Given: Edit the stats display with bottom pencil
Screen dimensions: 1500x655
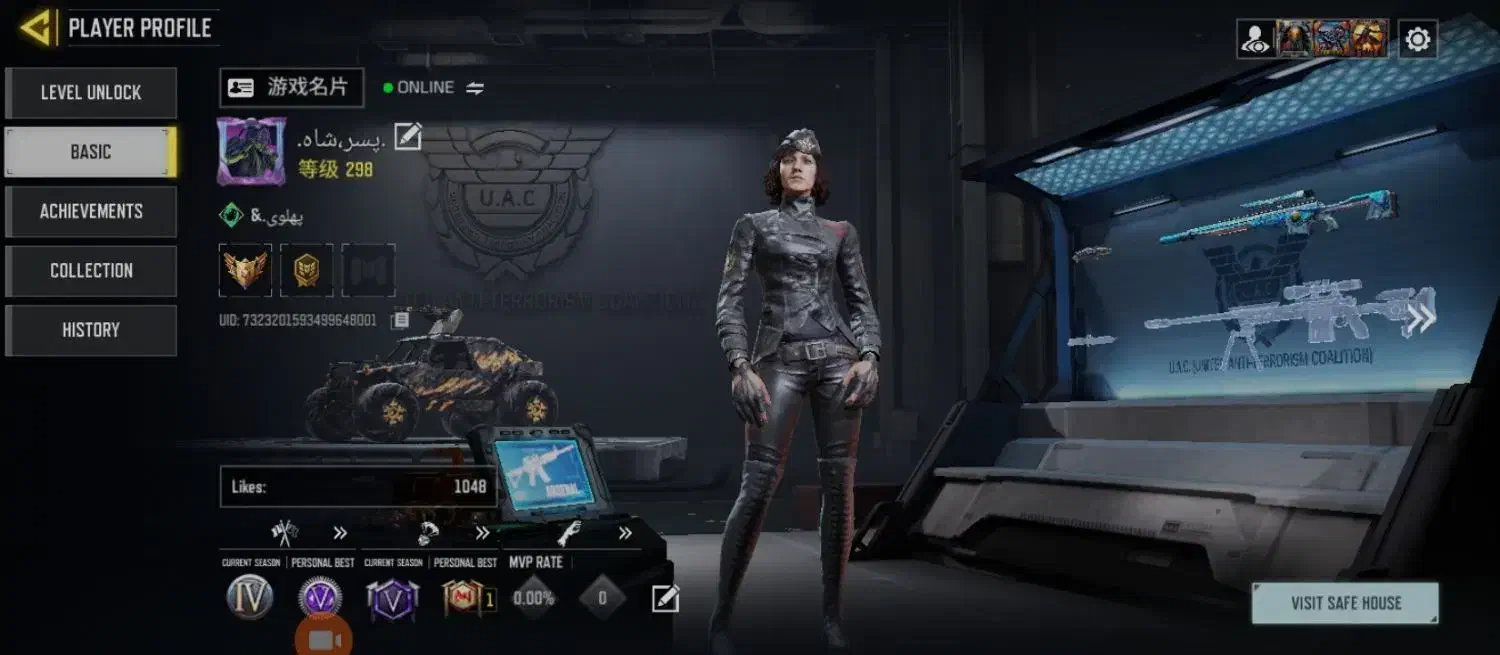Looking at the screenshot, I should coord(665,598).
